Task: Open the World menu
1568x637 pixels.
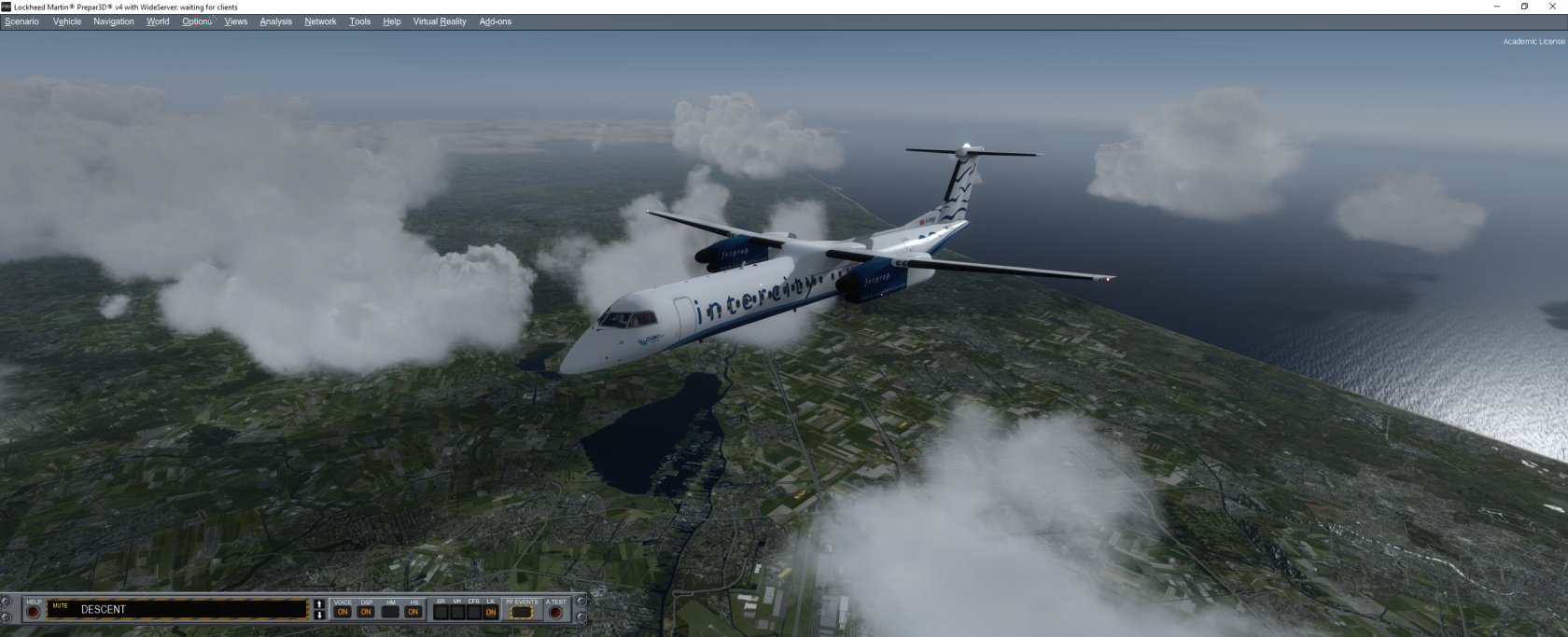Action: tap(158, 21)
